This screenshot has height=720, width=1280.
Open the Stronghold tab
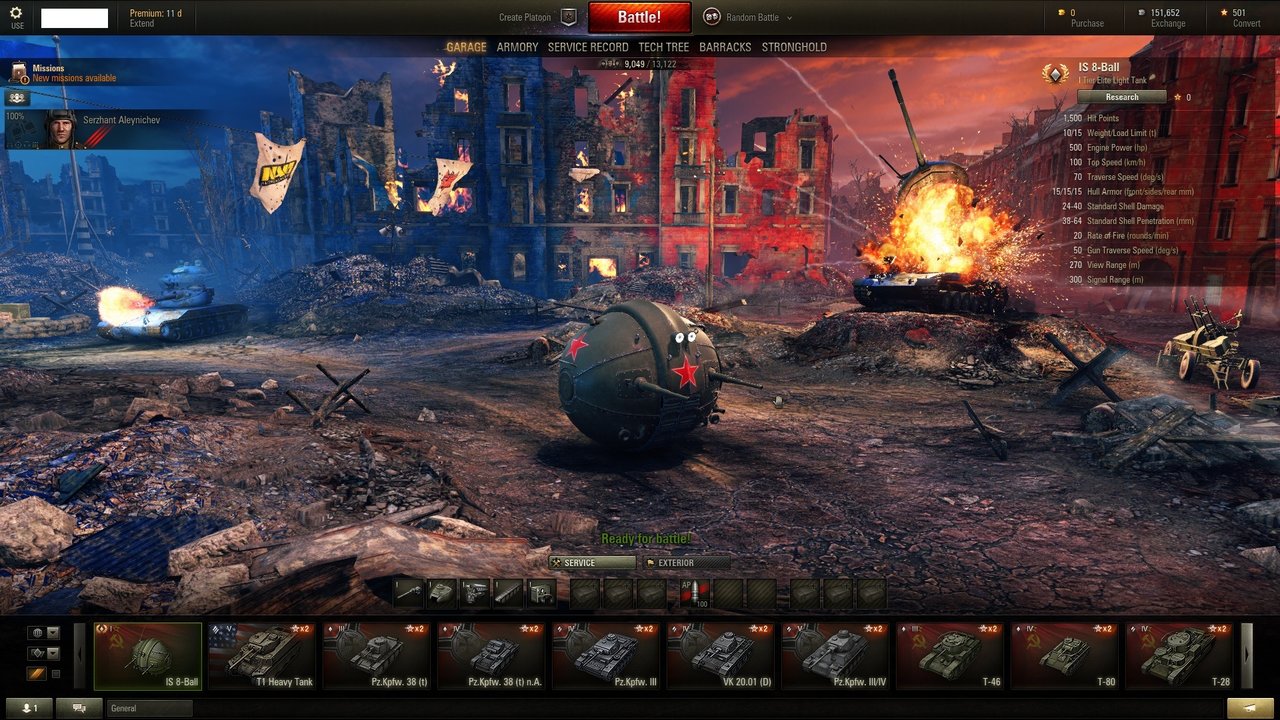coord(794,47)
